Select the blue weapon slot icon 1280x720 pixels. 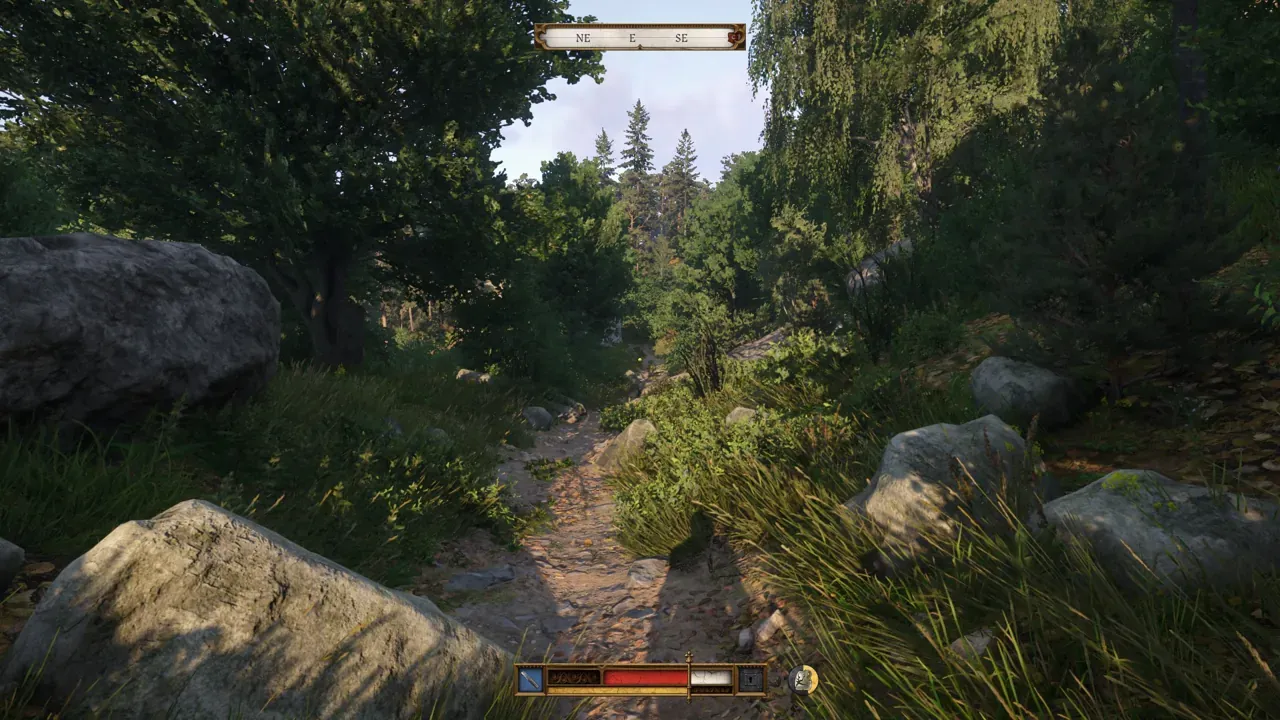(x=530, y=679)
